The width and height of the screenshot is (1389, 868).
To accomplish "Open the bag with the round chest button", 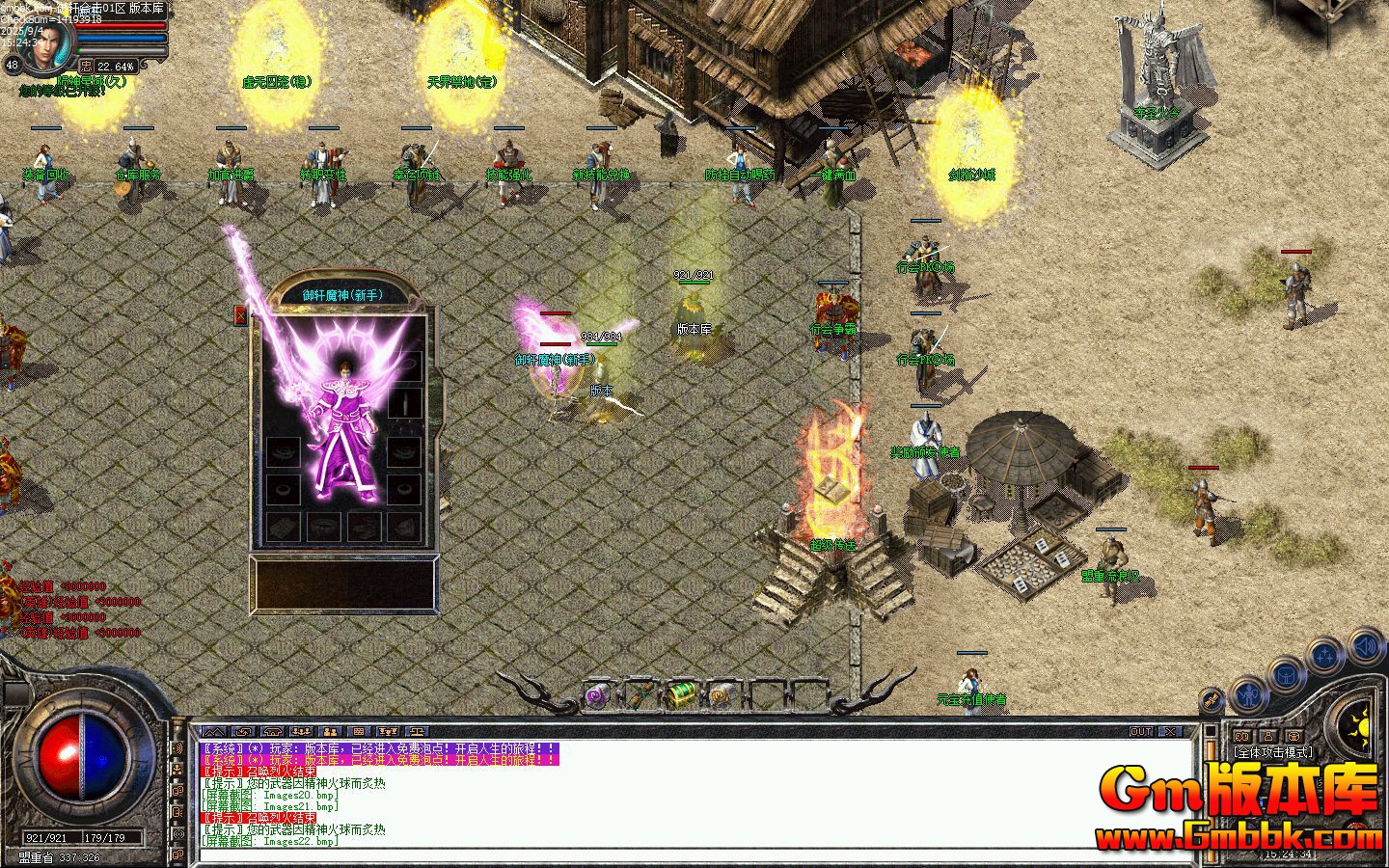I will (1288, 674).
